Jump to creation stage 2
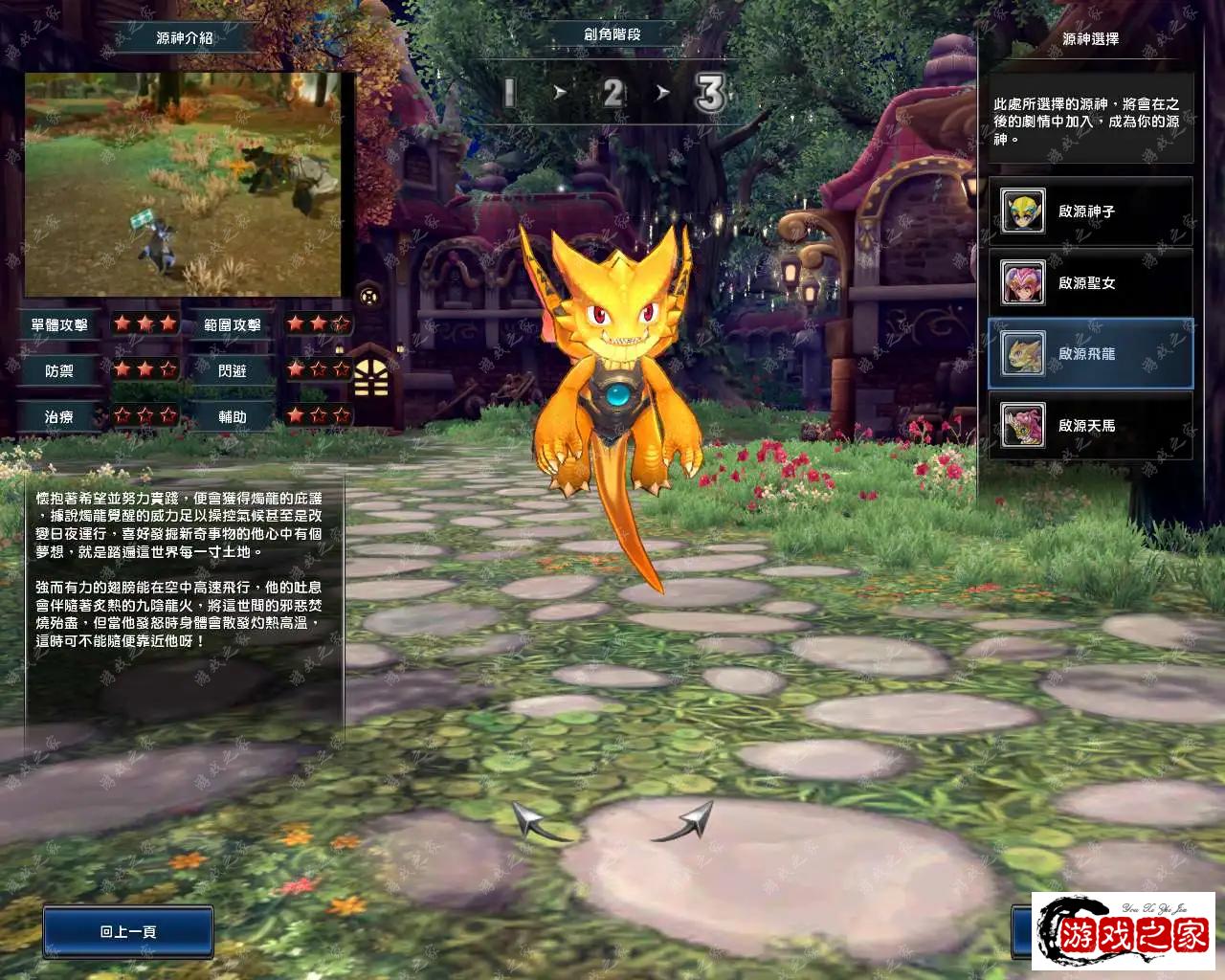The height and width of the screenshot is (980, 1225). pos(612,93)
